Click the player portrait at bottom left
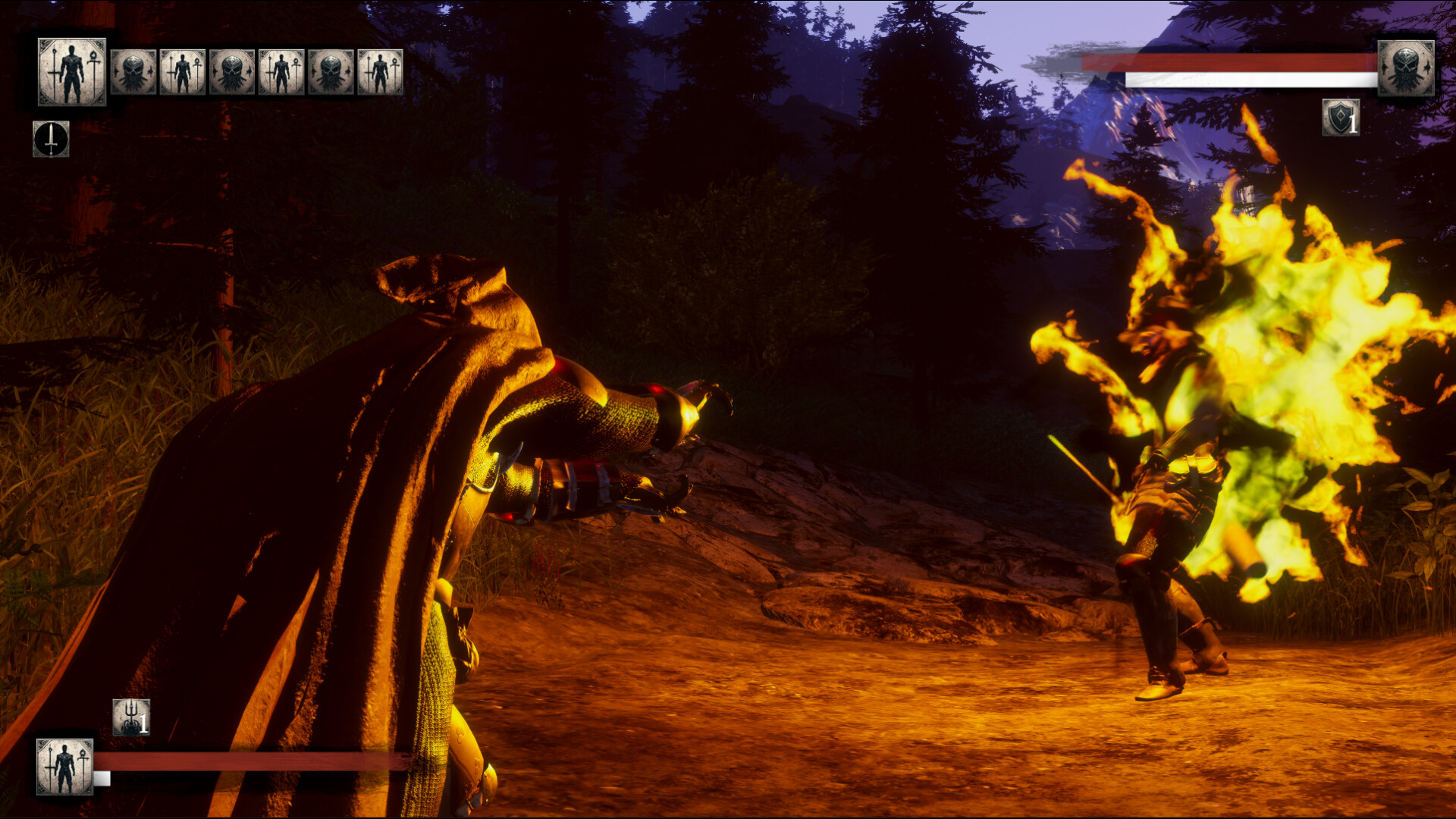 pyautogui.click(x=64, y=767)
